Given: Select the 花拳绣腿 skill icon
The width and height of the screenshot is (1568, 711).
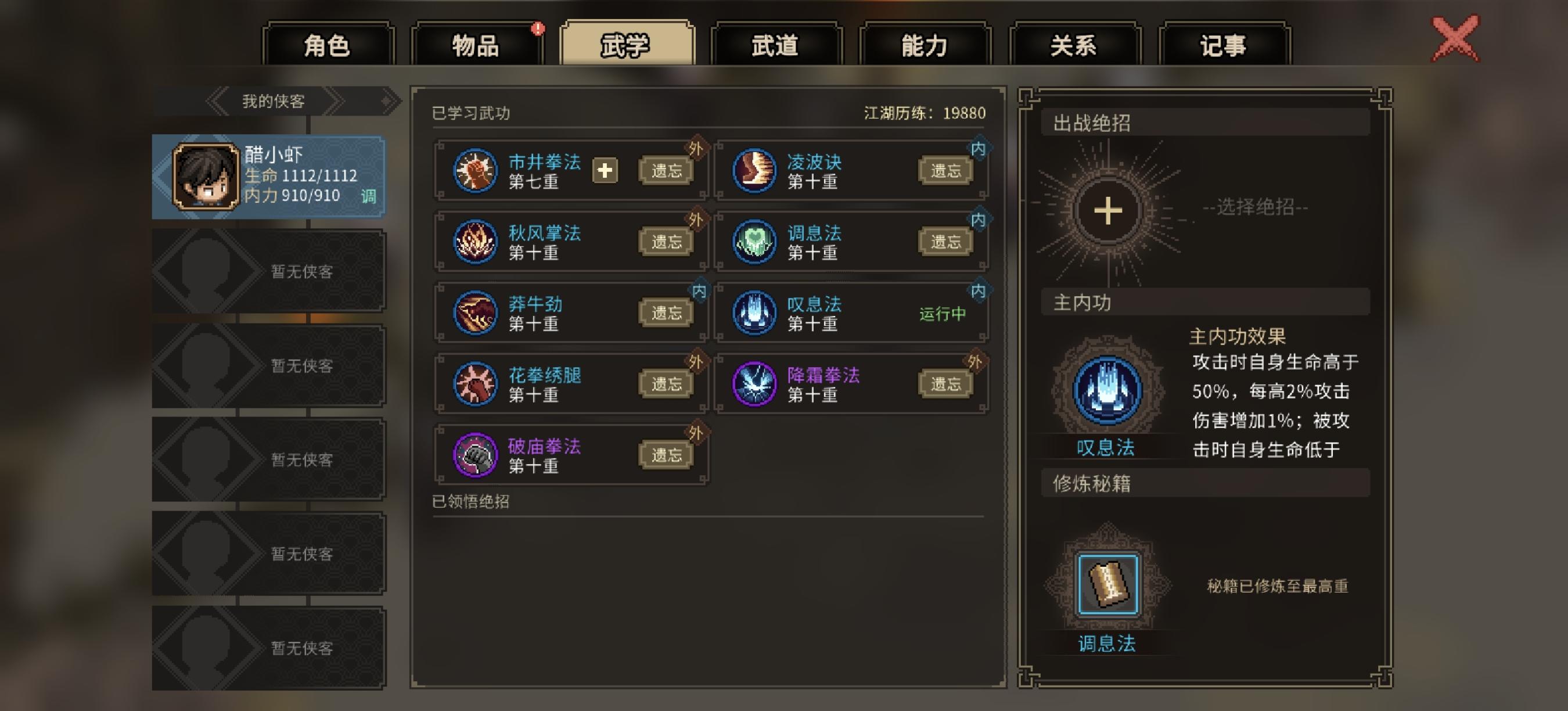Looking at the screenshot, I should tap(476, 384).
